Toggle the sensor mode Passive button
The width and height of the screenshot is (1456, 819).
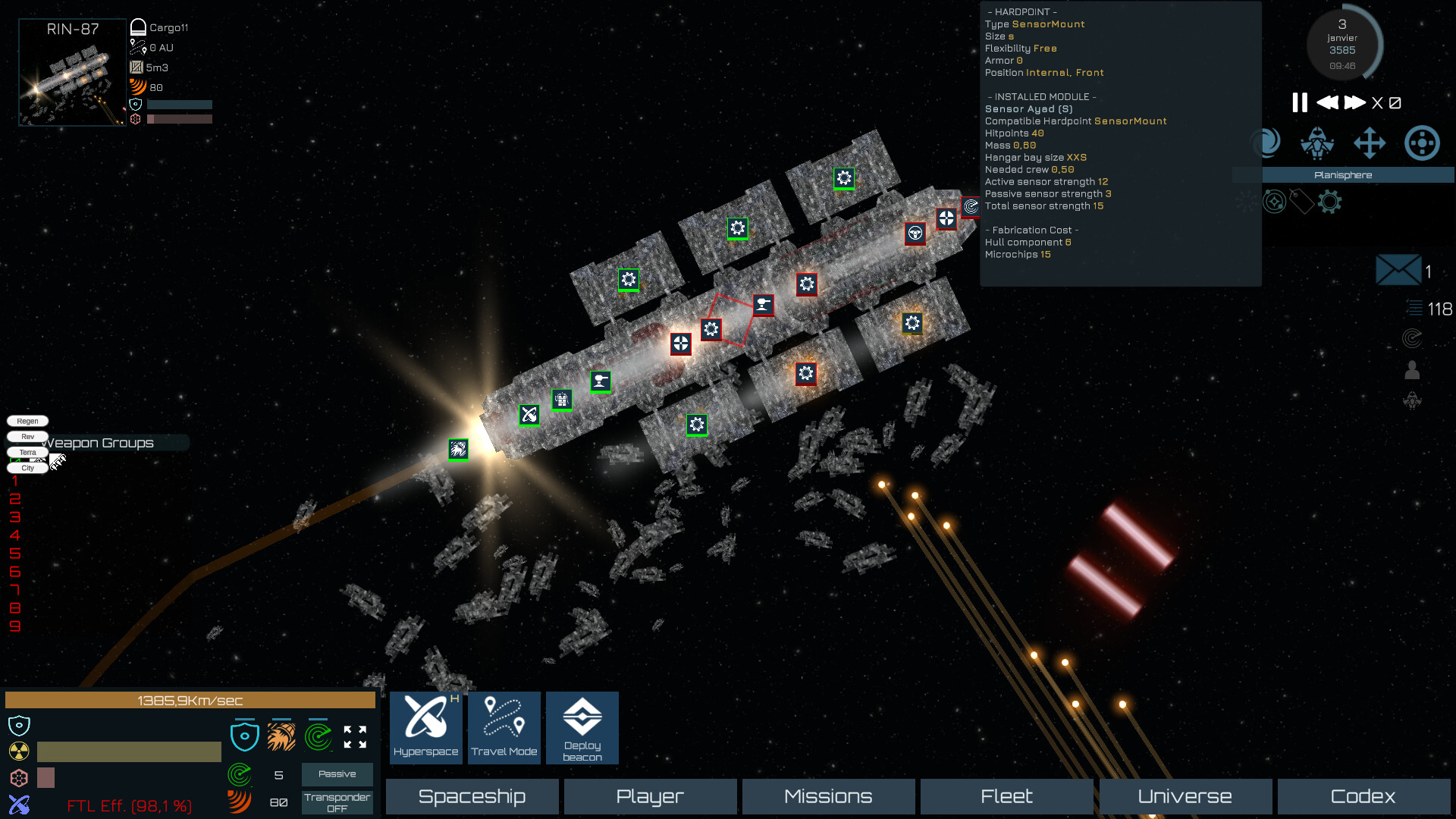tap(337, 774)
